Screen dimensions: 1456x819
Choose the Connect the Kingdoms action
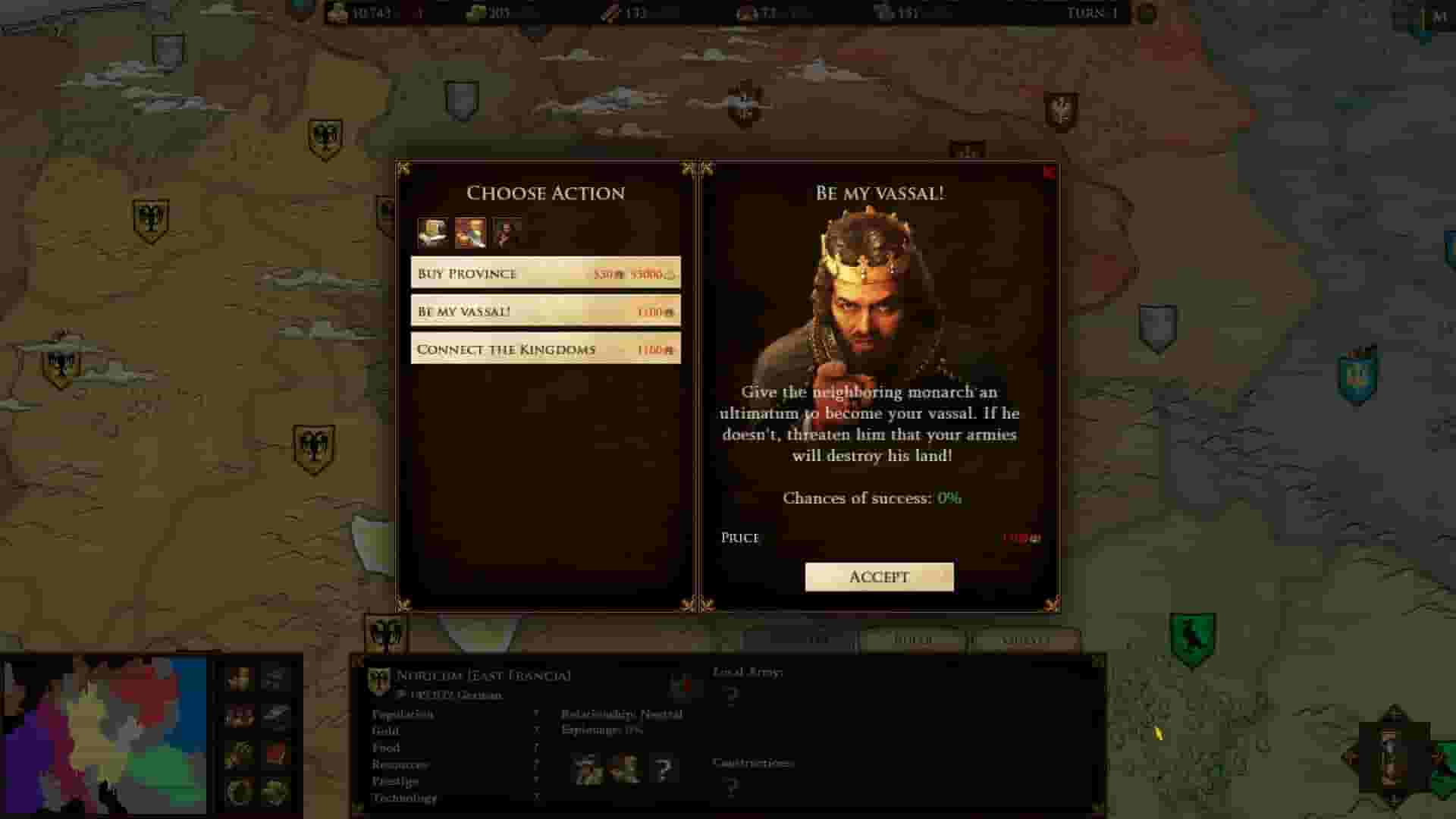click(x=544, y=349)
